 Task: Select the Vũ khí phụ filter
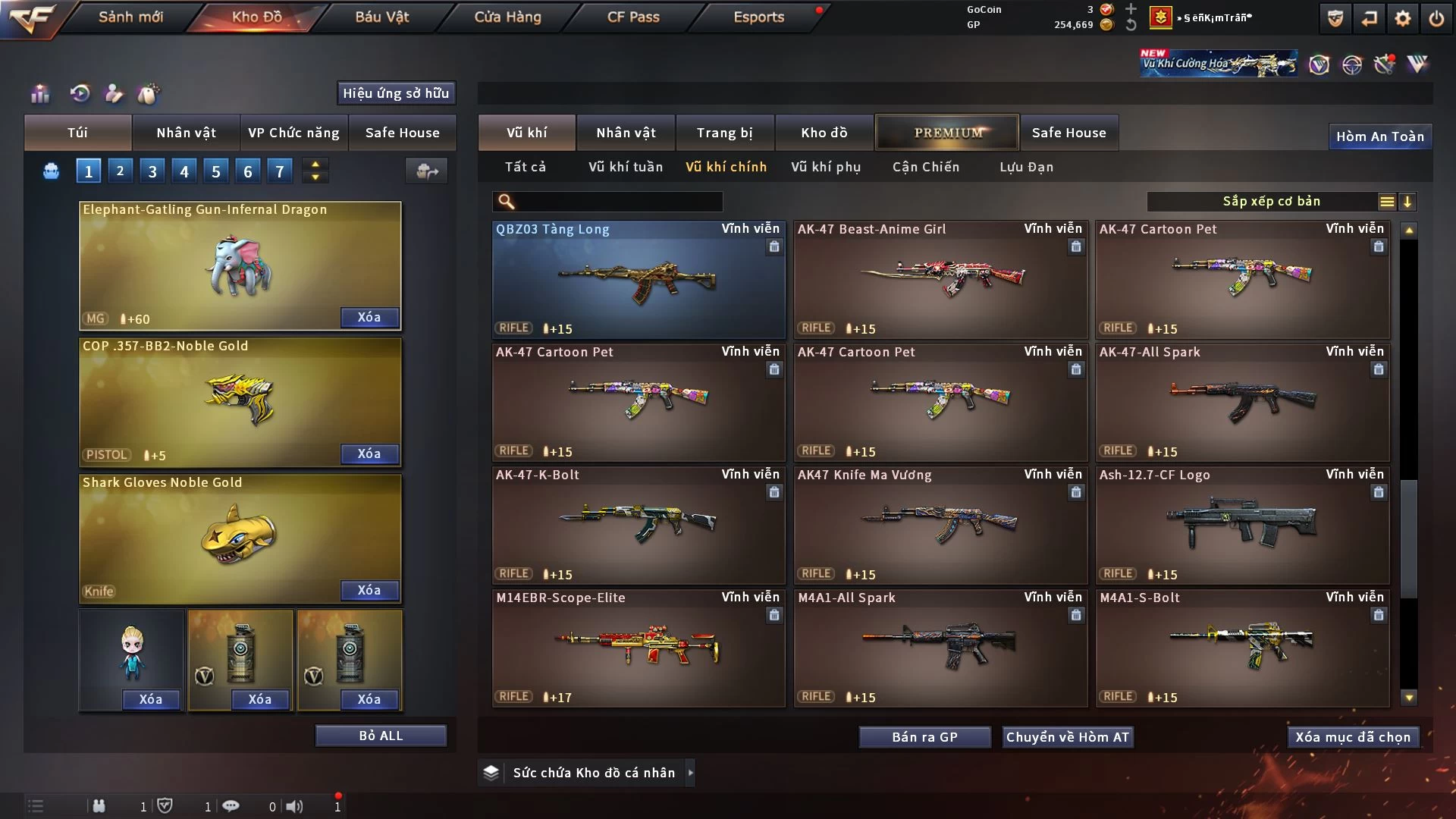(826, 167)
